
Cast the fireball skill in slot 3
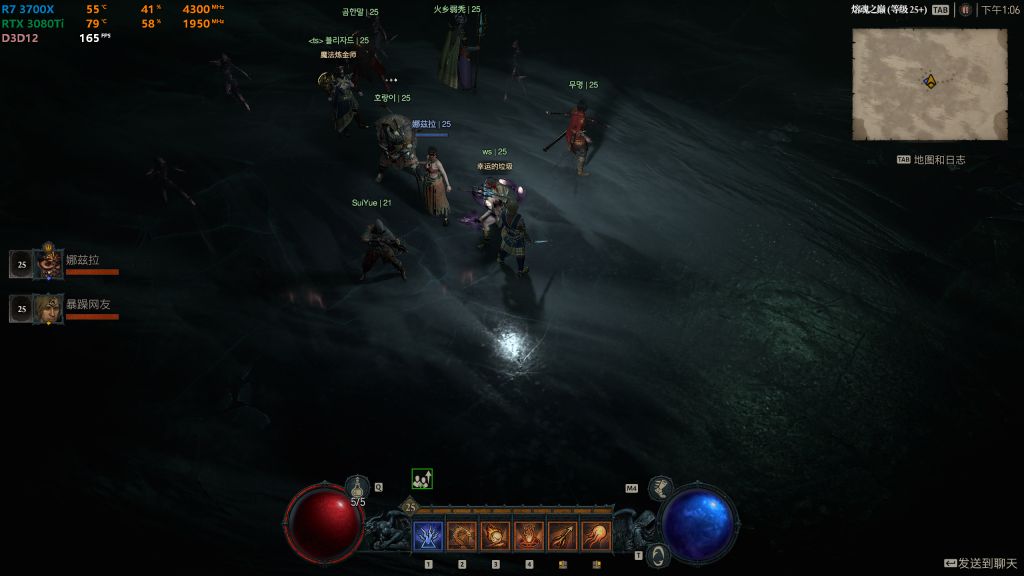point(495,536)
